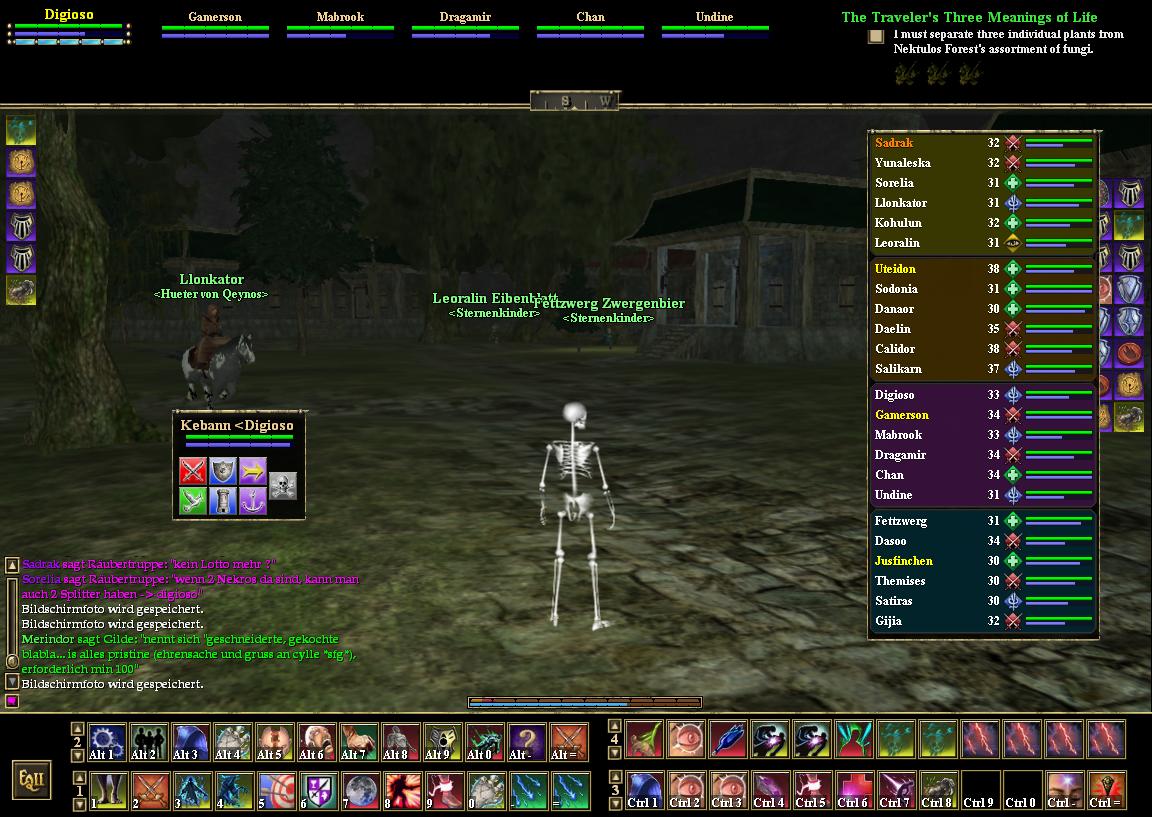Select Justinchen in the raid list
Image resolution: width=1152 pixels, height=817 pixels.
pos(903,561)
